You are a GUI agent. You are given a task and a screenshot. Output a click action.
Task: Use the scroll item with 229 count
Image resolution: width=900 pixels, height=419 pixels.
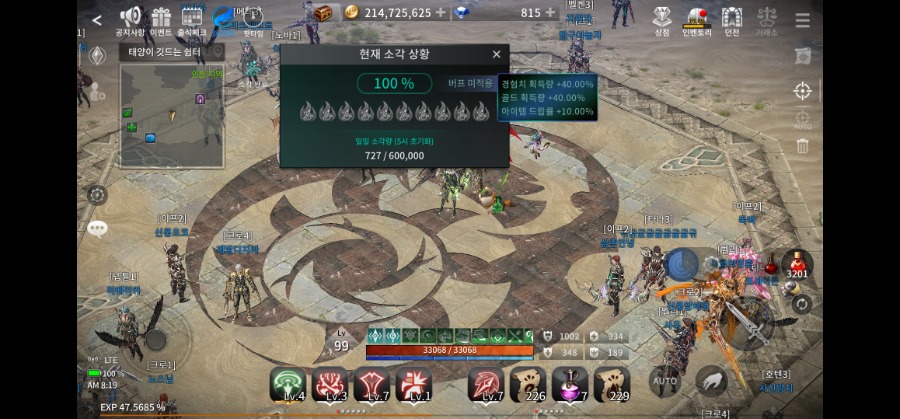[x=612, y=384]
